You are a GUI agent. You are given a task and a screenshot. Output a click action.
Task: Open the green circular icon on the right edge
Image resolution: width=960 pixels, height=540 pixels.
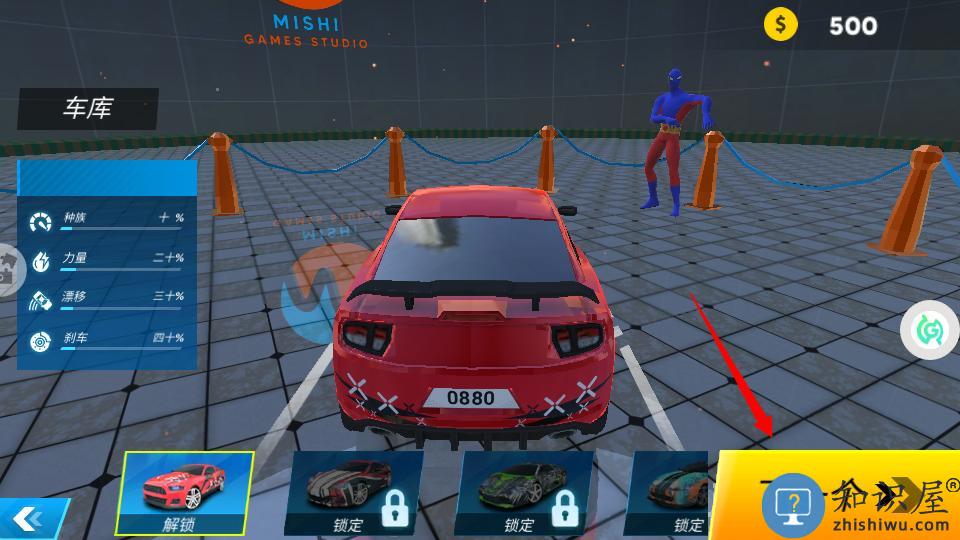(930, 331)
